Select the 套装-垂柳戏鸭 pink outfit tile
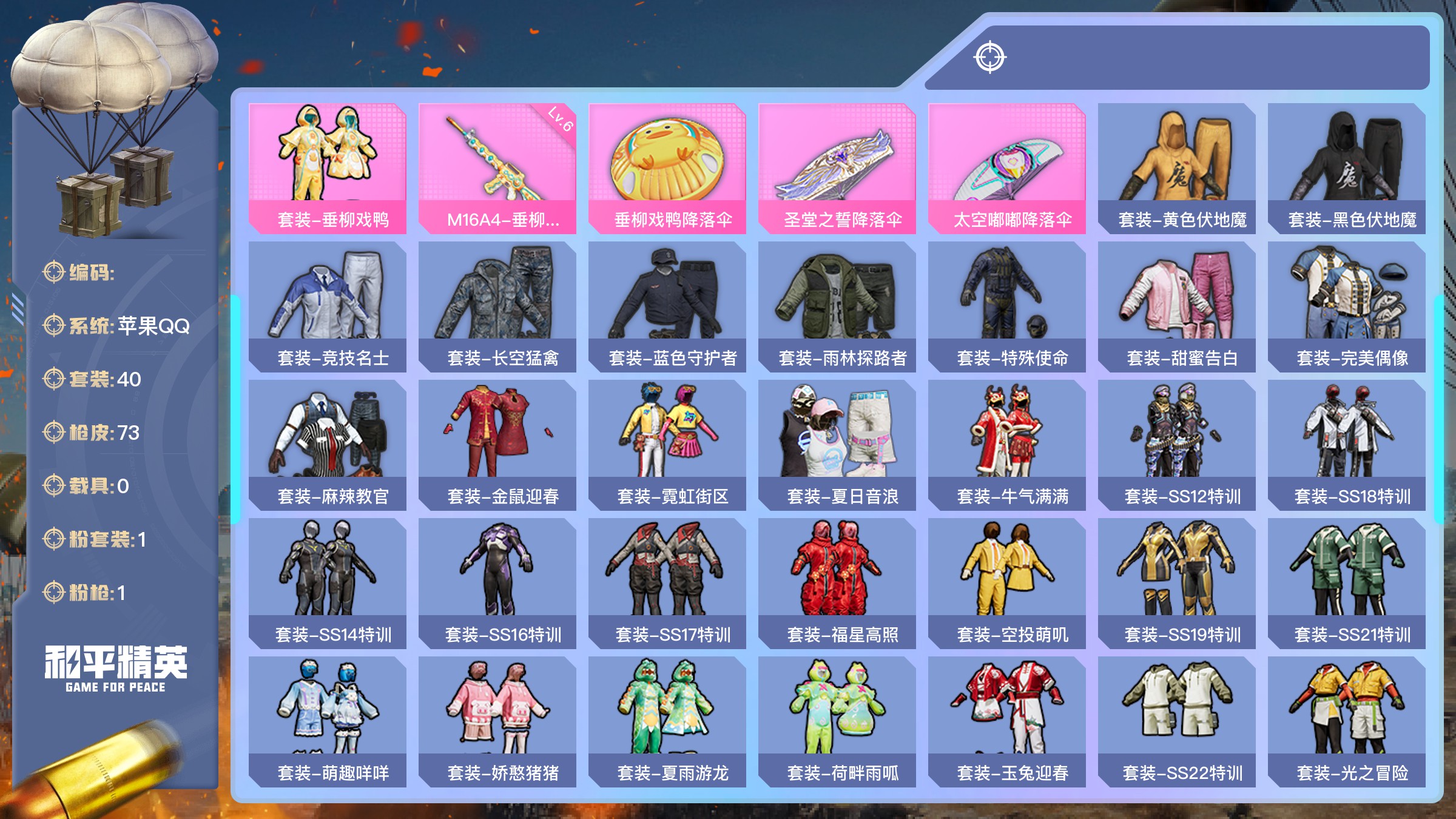1456x819 pixels. 328,168
